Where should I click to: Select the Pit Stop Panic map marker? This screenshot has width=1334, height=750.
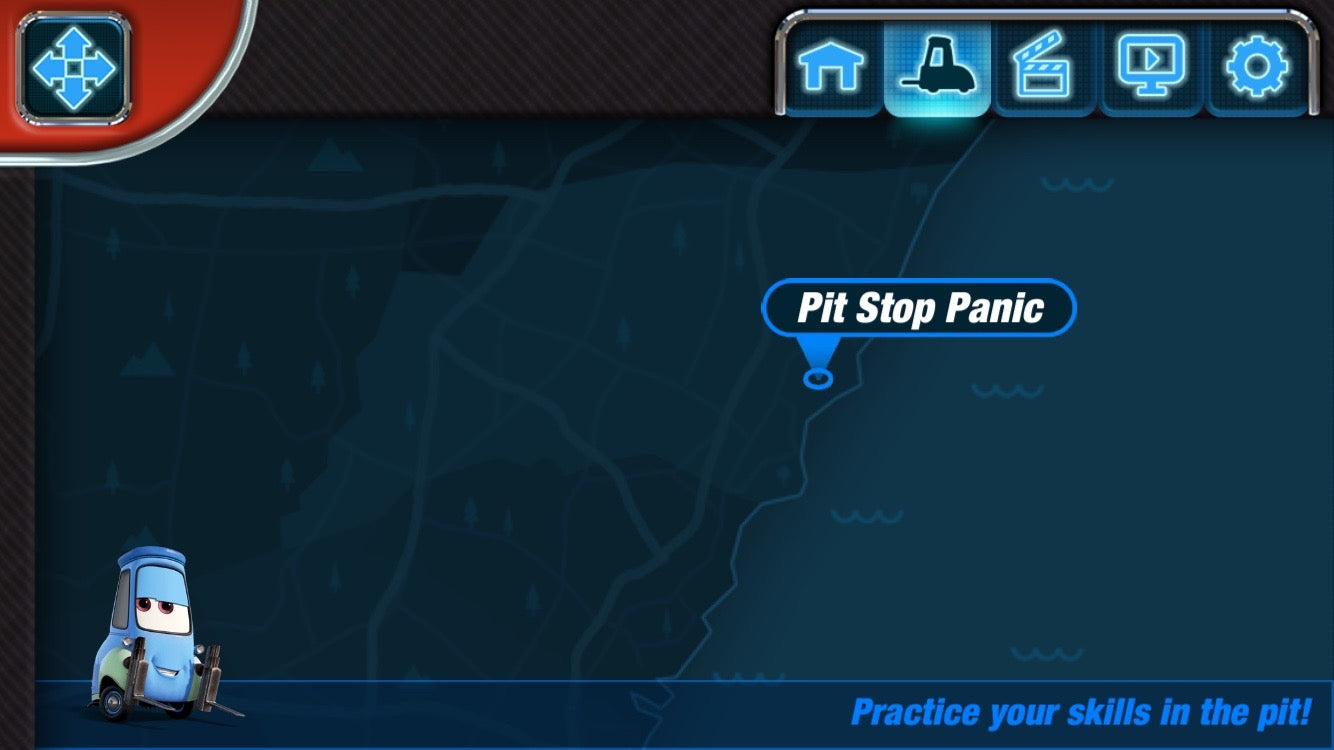(x=918, y=308)
